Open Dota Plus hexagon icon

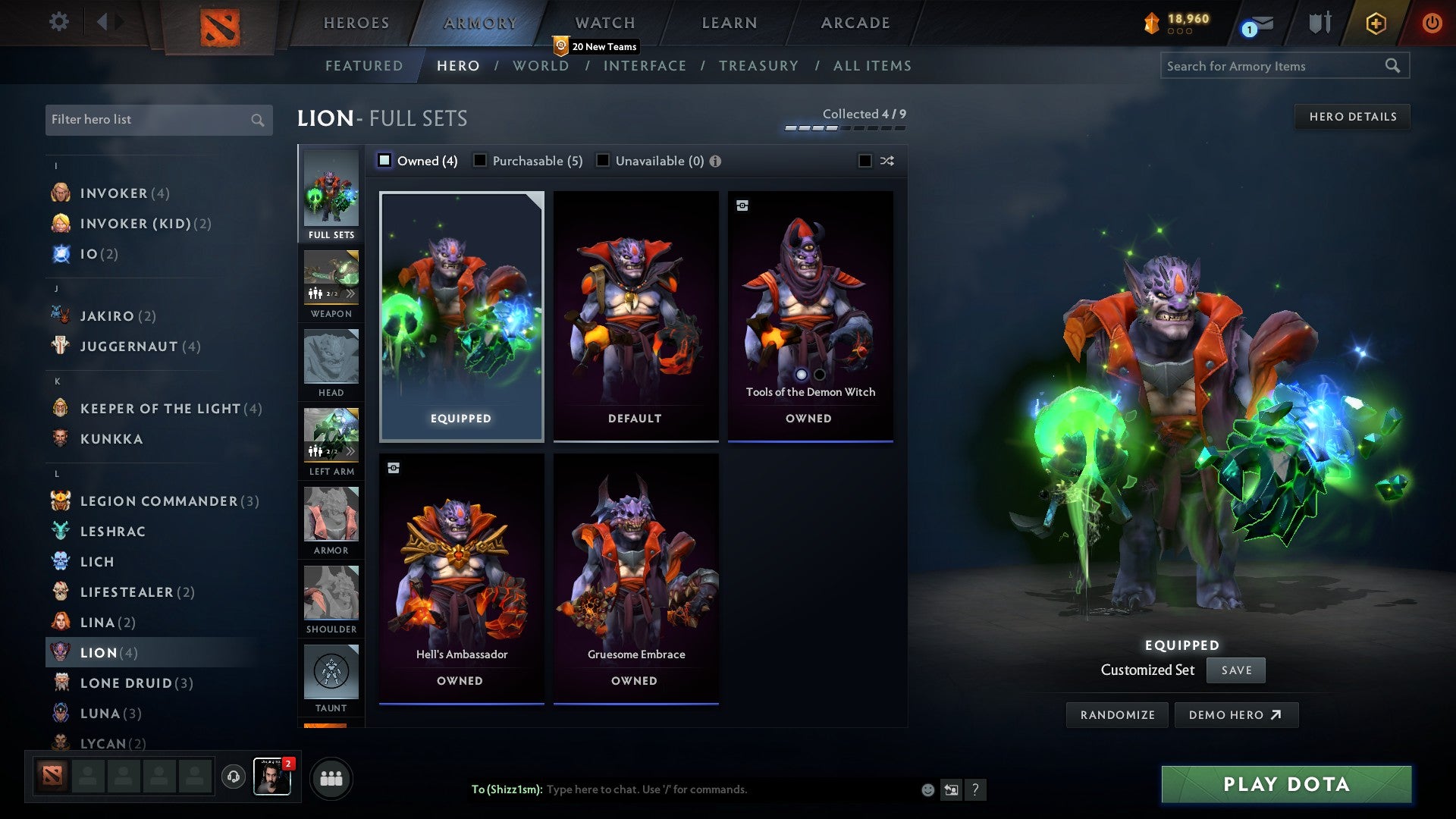(x=1375, y=23)
